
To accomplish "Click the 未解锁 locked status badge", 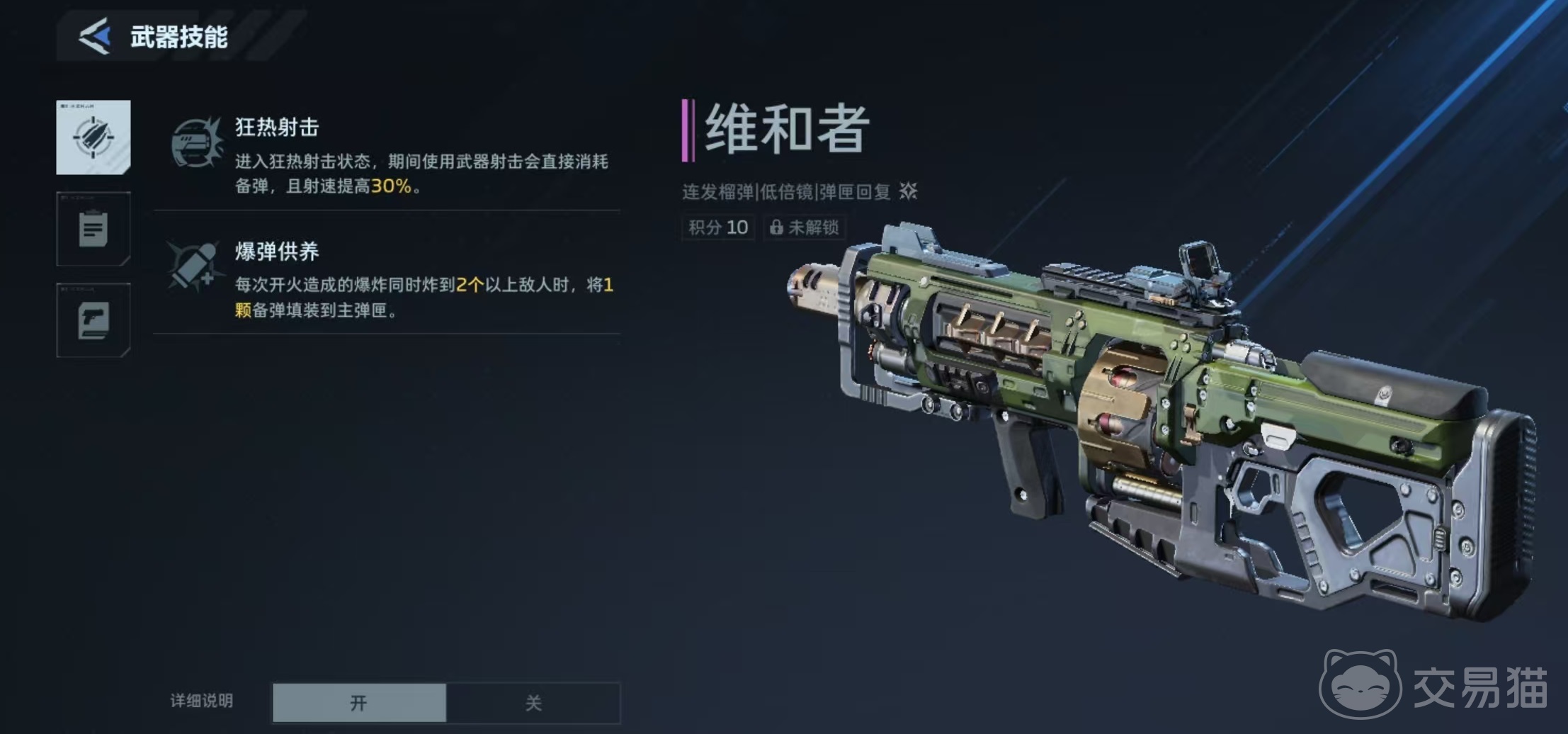I will pyautogui.click(x=805, y=227).
